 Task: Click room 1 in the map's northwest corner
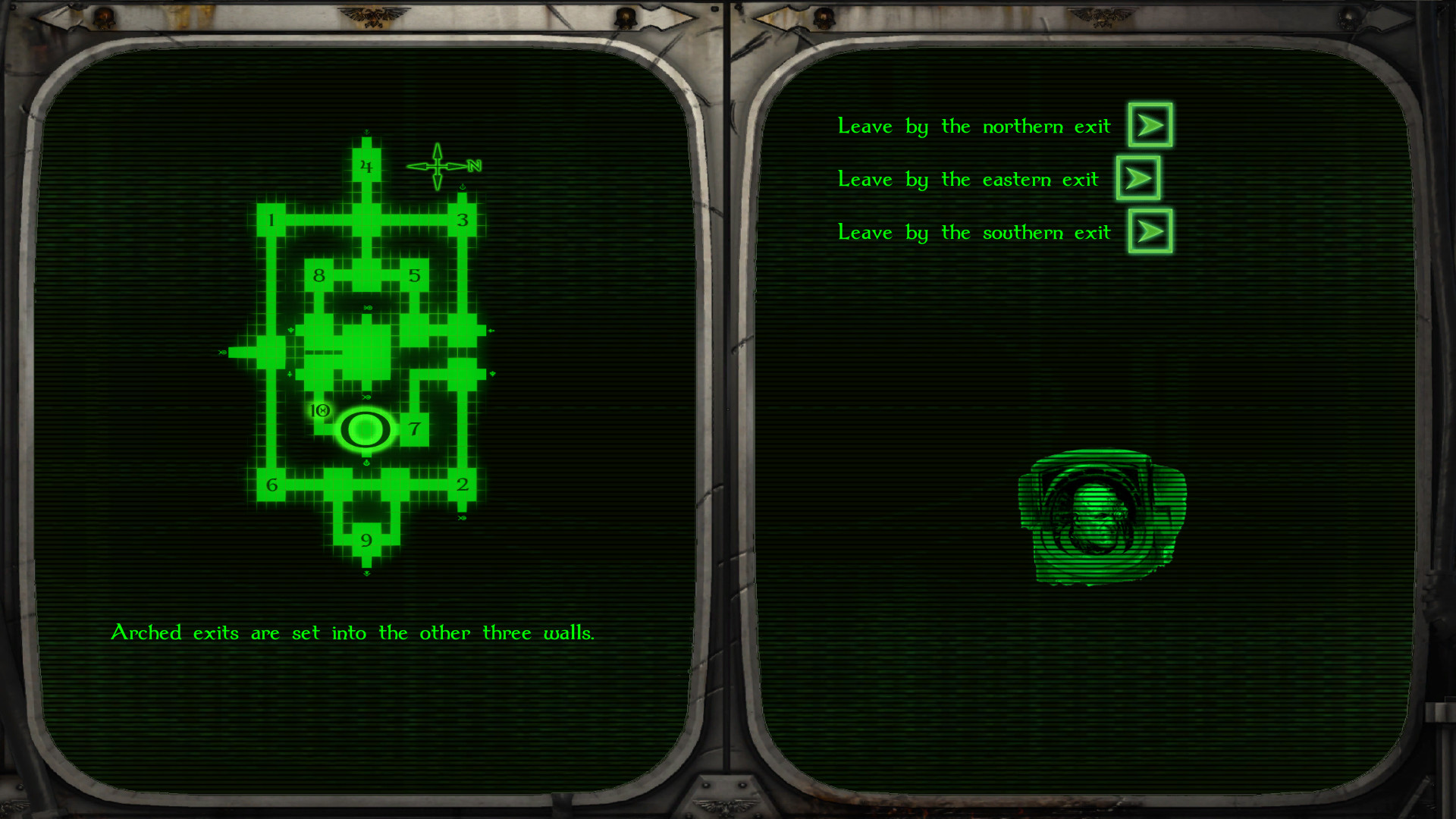[271, 220]
